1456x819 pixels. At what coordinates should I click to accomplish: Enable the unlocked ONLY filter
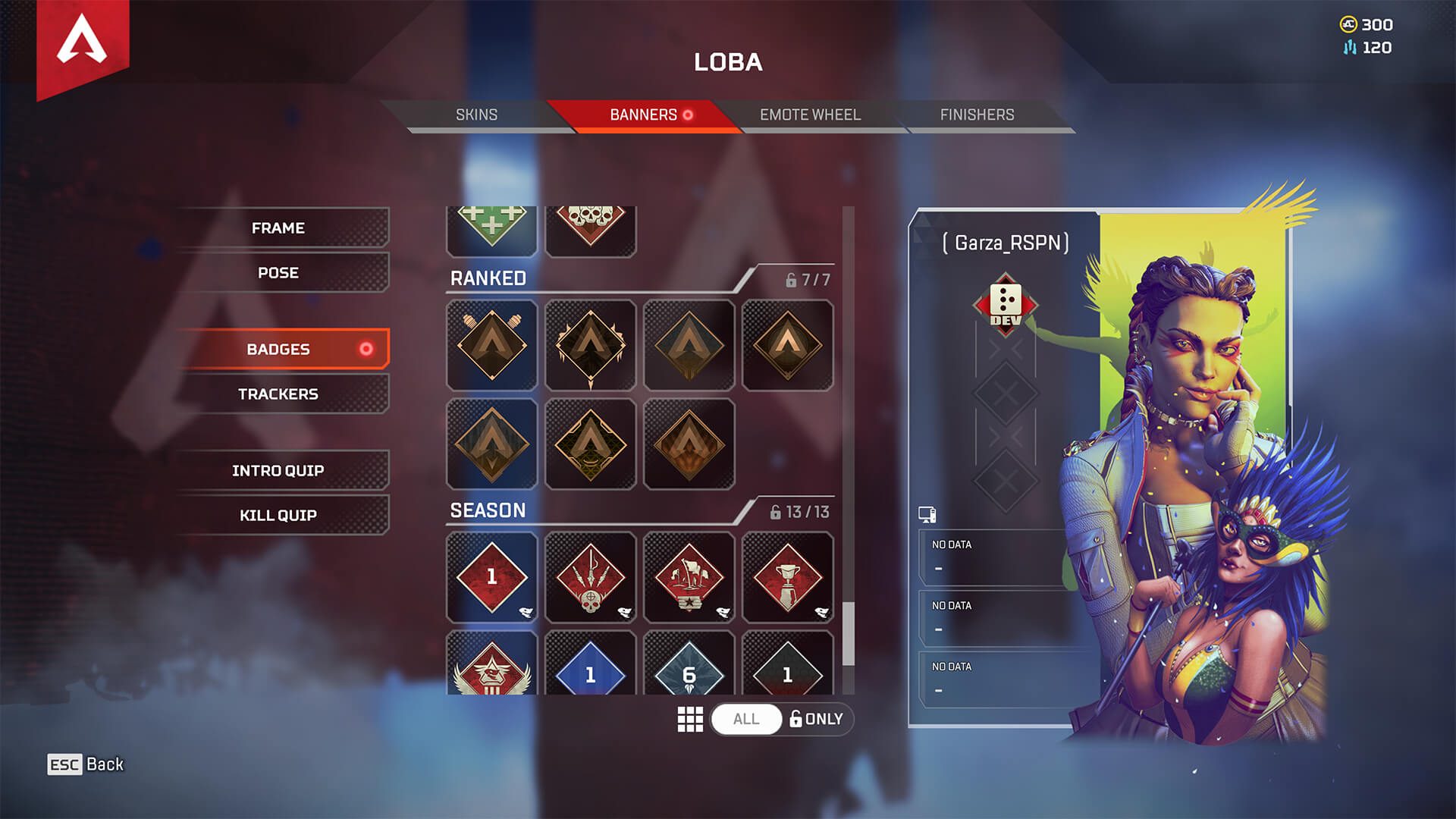[x=815, y=719]
